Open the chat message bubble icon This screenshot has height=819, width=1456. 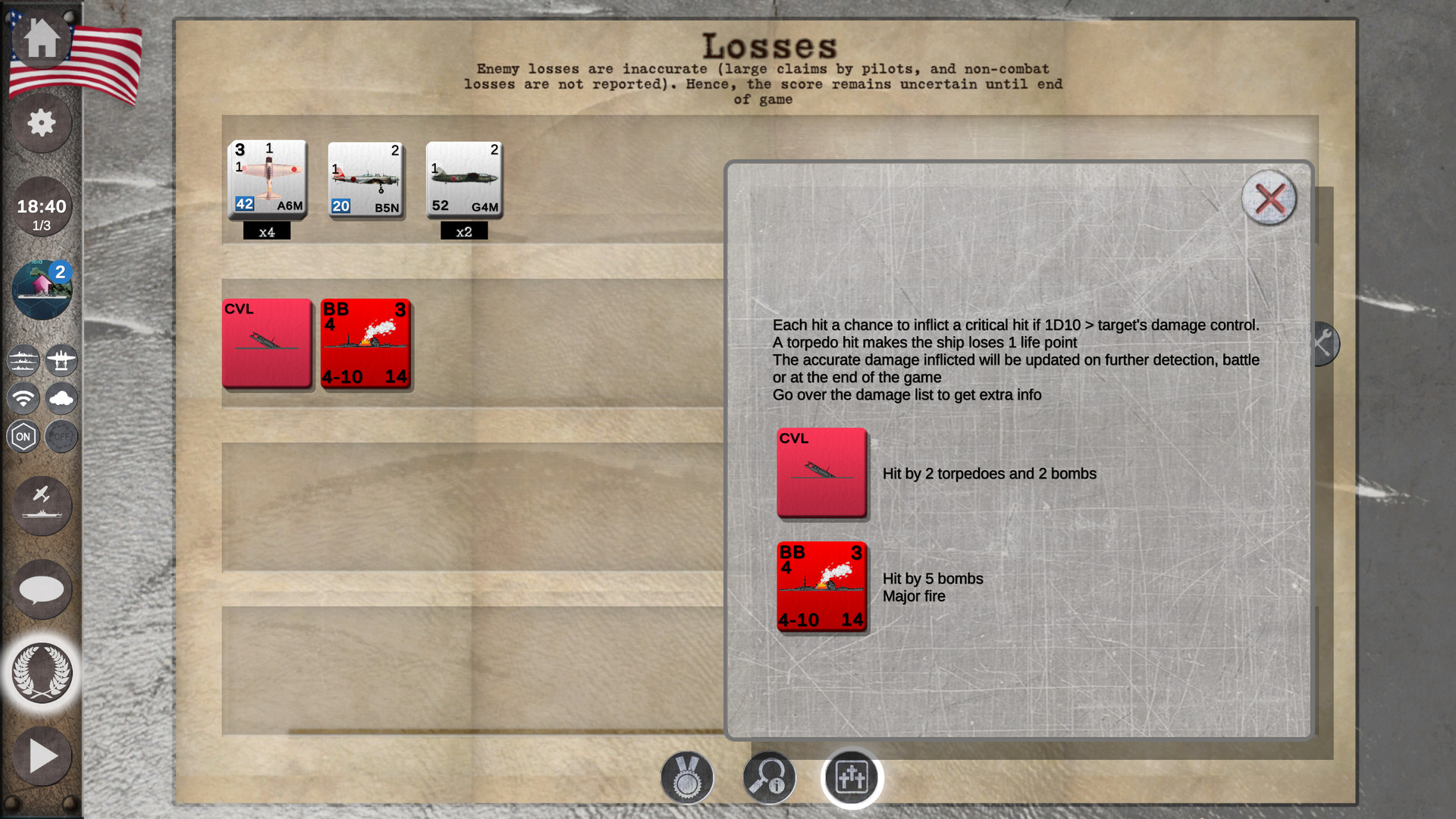(x=42, y=589)
